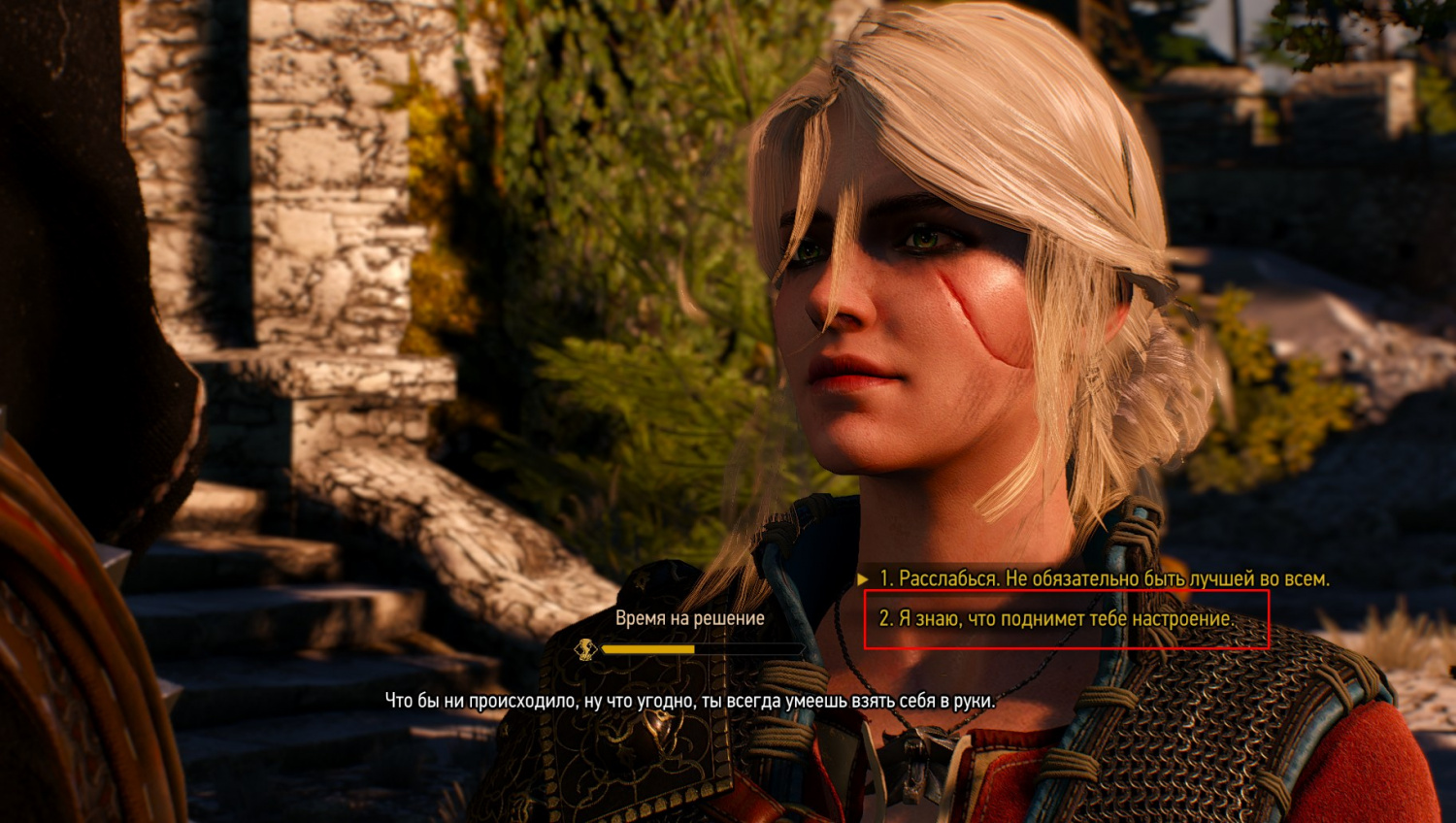
Task: Choose reply "Расслабься. Не обязательно быть лучшей во всем."
Action: tap(1104, 578)
